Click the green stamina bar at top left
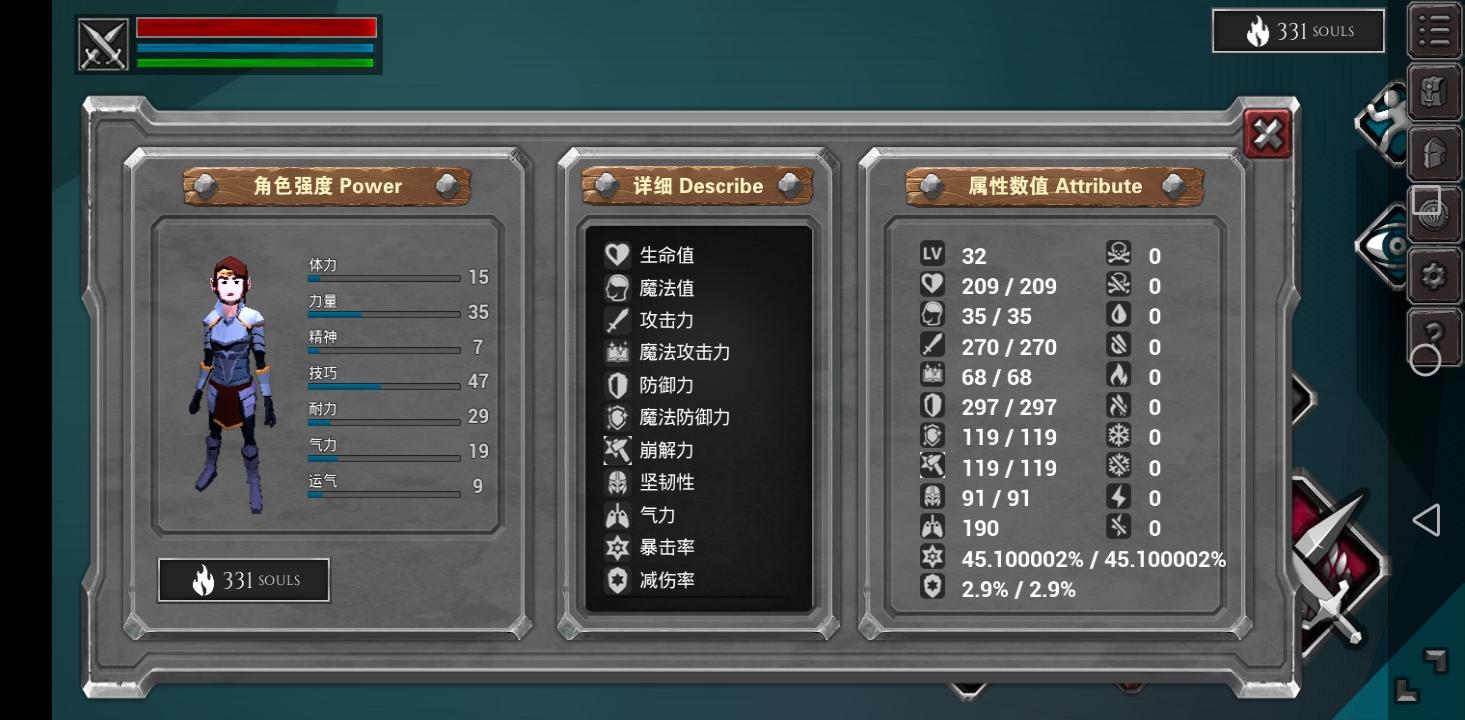This screenshot has width=1465, height=720. [255, 62]
